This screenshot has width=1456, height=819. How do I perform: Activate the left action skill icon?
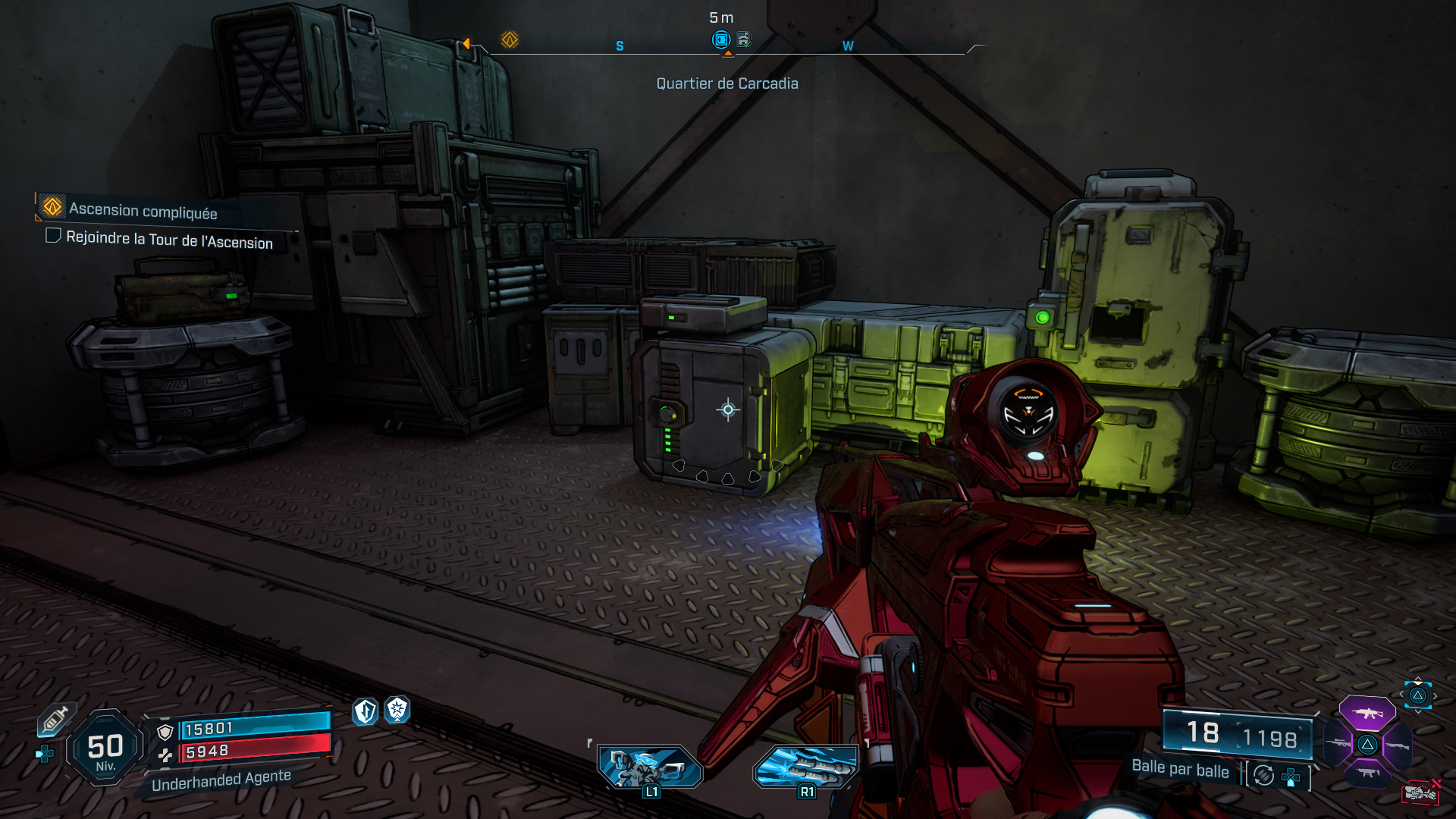point(650,767)
